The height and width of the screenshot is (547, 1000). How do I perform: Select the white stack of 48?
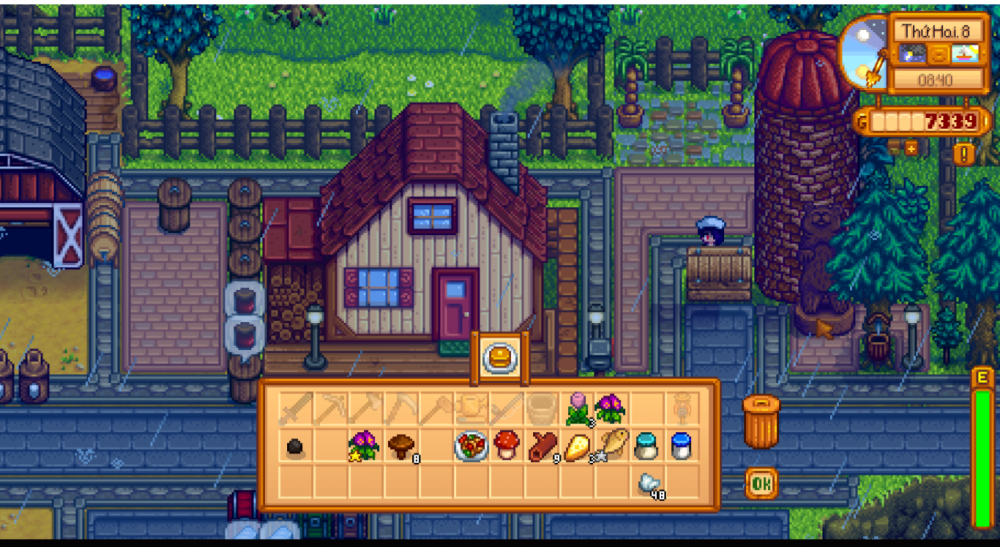648,482
